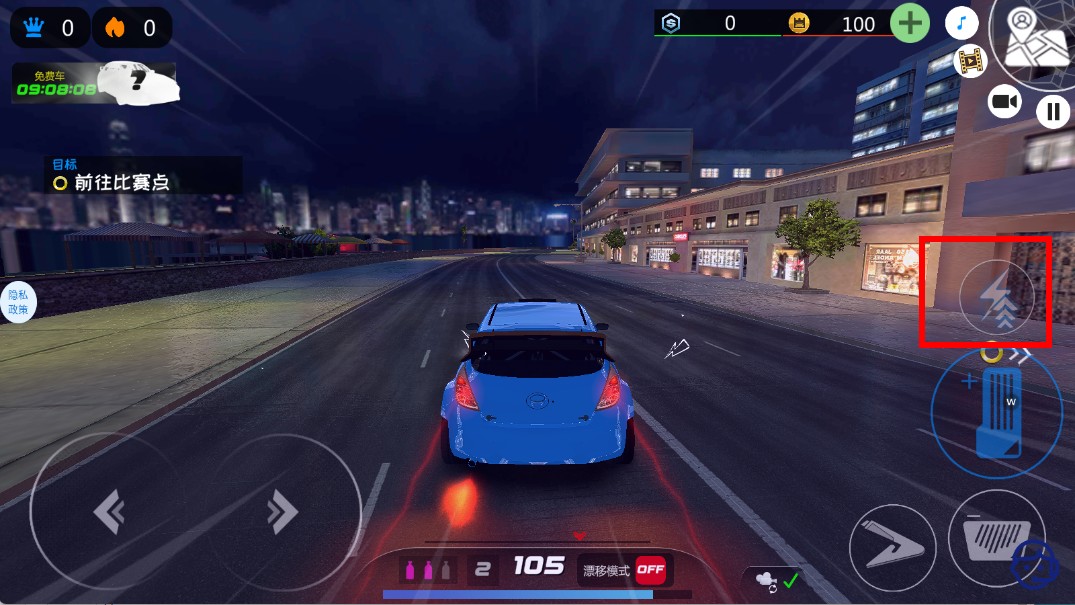The width and height of the screenshot is (1075, 605).
Task: Tap the blue accelerator pedal
Action: pos(997,412)
